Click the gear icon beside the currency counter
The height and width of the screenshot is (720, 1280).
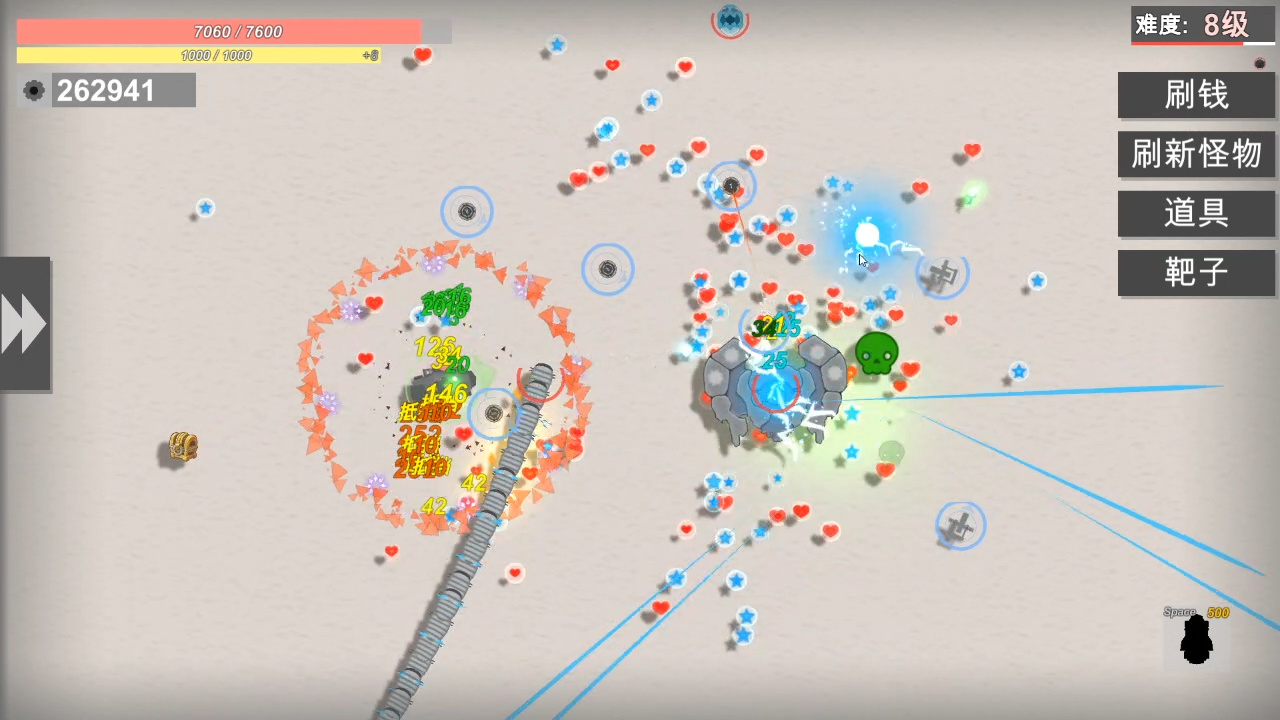tap(33, 90)
